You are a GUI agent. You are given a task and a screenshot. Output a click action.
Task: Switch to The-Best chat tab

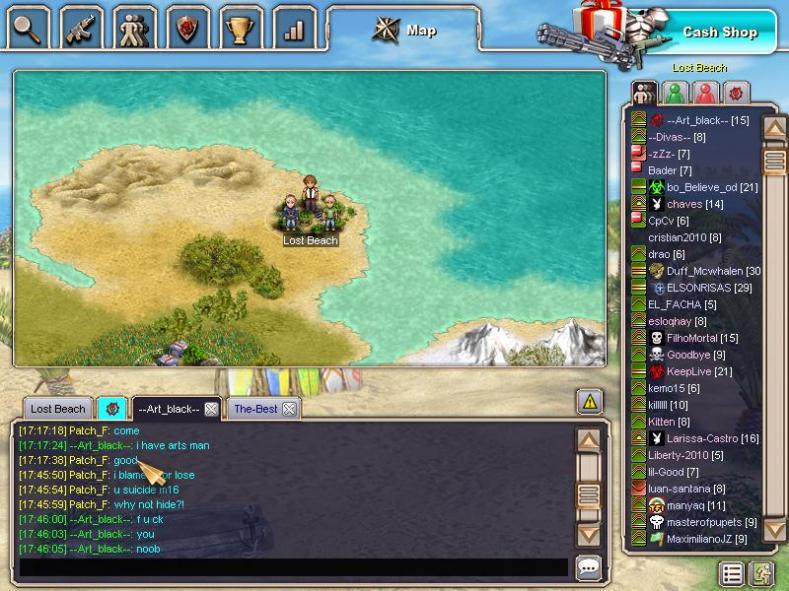(x=254, y=409)
